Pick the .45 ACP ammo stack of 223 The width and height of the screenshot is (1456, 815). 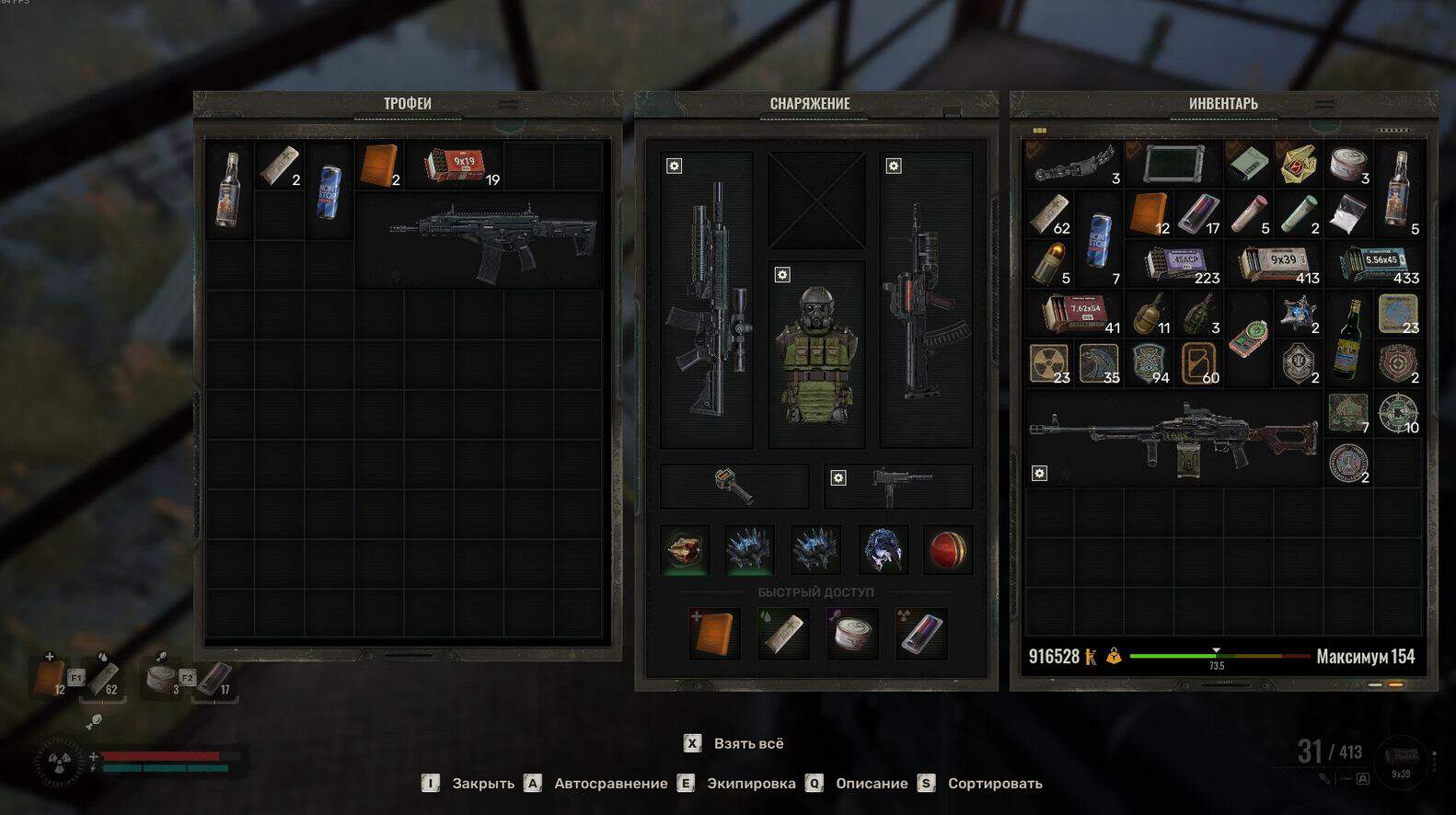1176,264
